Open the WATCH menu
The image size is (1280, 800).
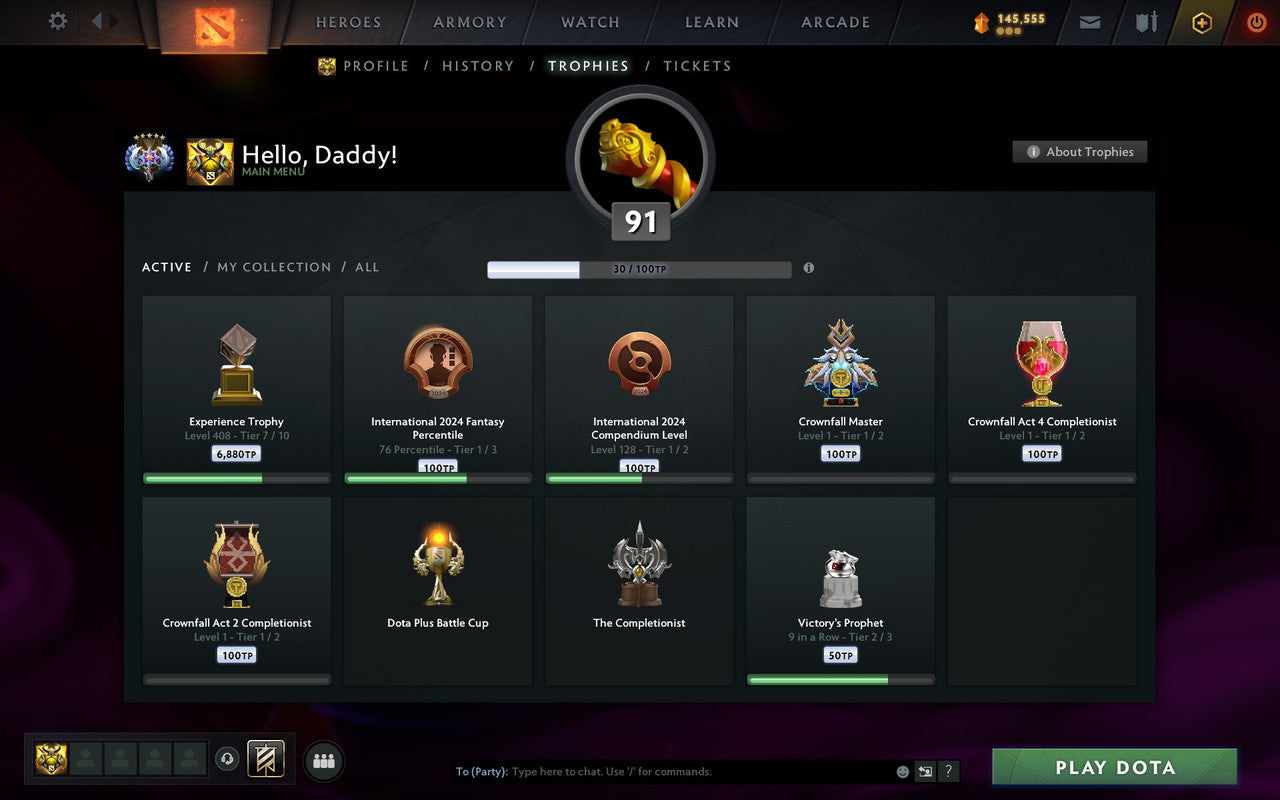pyautogui.click(x=589, y=22)
